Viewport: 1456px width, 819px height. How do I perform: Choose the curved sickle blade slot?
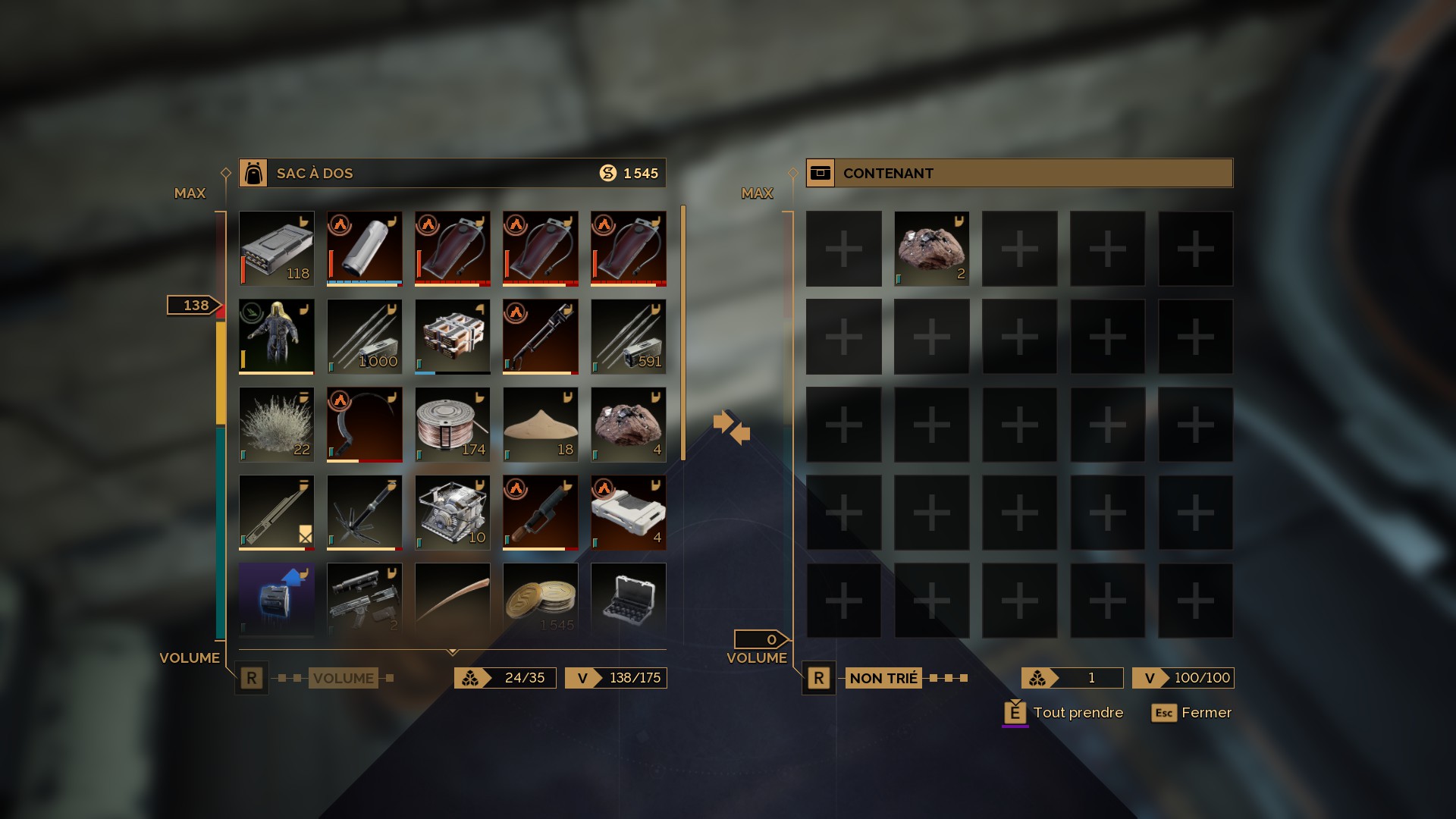[364, 425]
